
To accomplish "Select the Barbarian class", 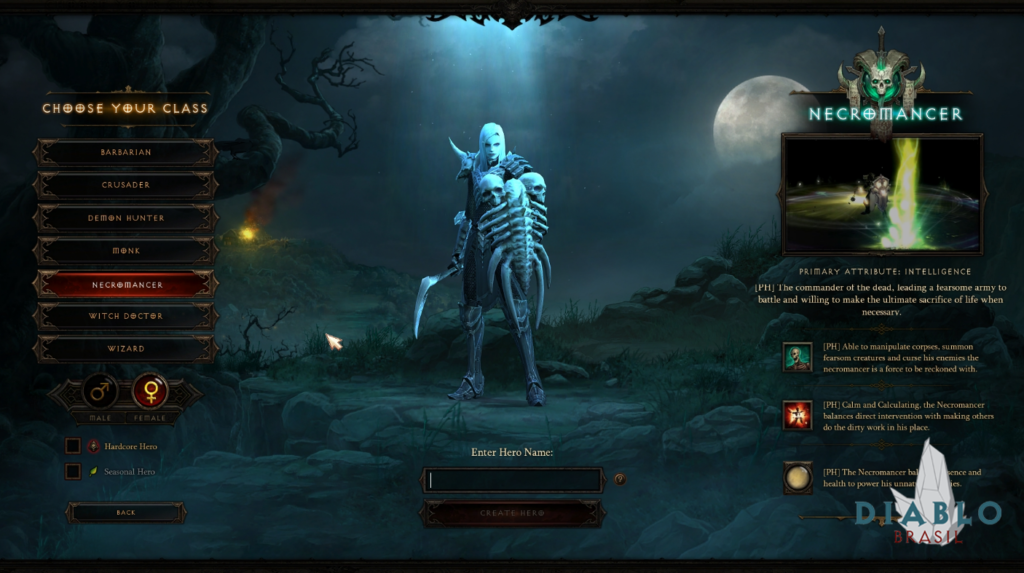I will [x=126, y=152].
